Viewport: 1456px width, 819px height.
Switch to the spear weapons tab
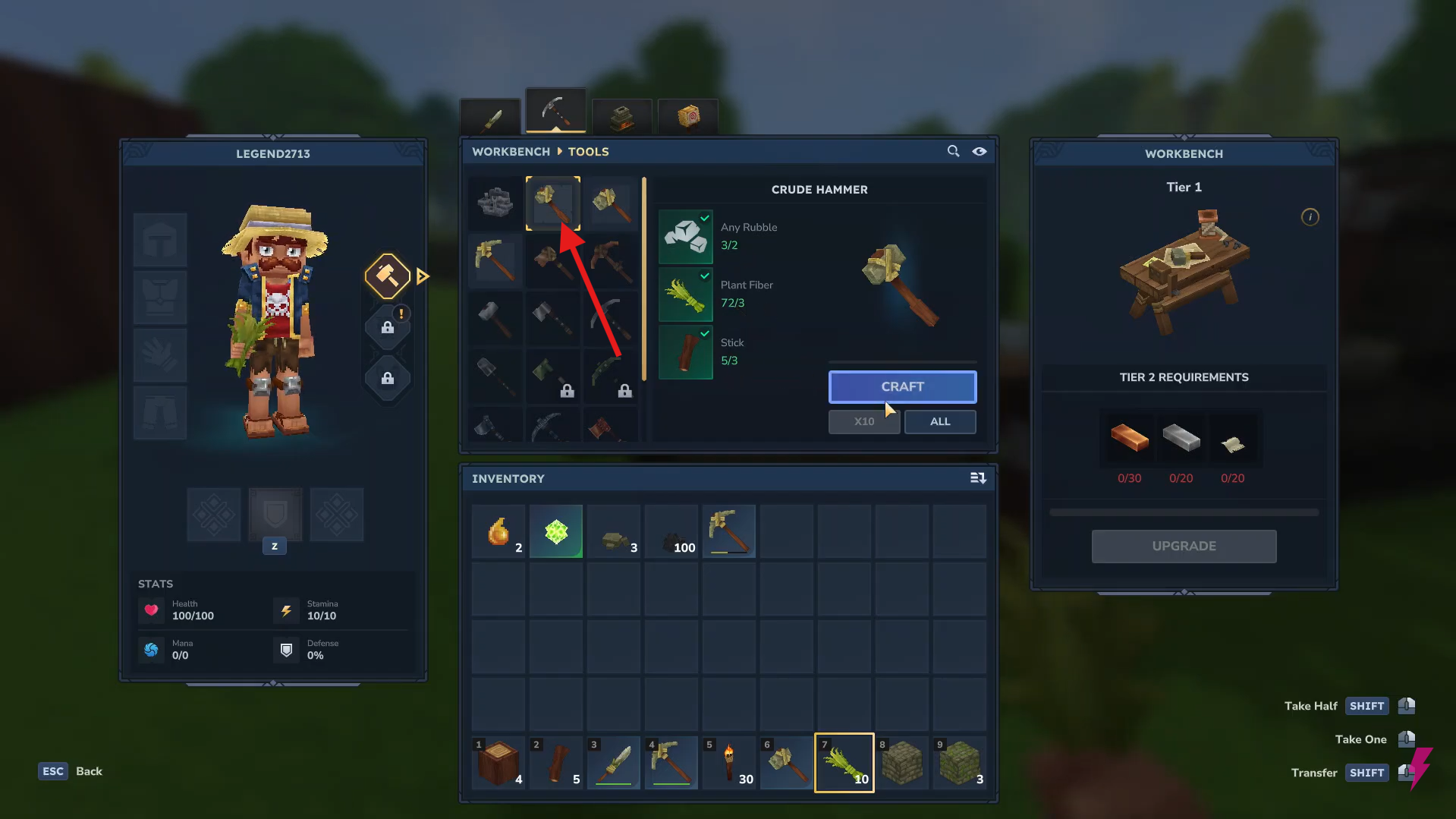(489, 115)
